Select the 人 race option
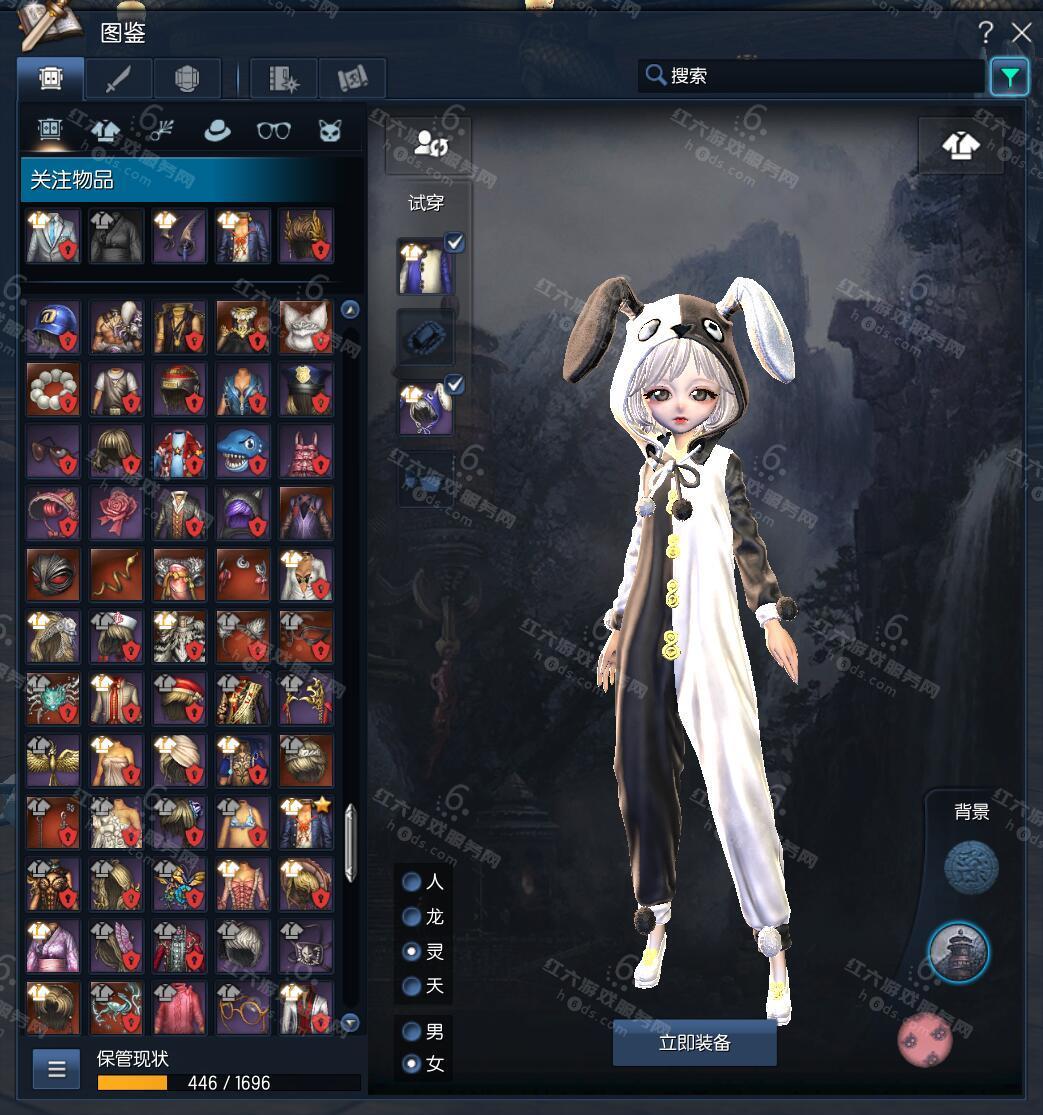Viewport: 1043px width, 1115px height. click(x=411, y=882)
